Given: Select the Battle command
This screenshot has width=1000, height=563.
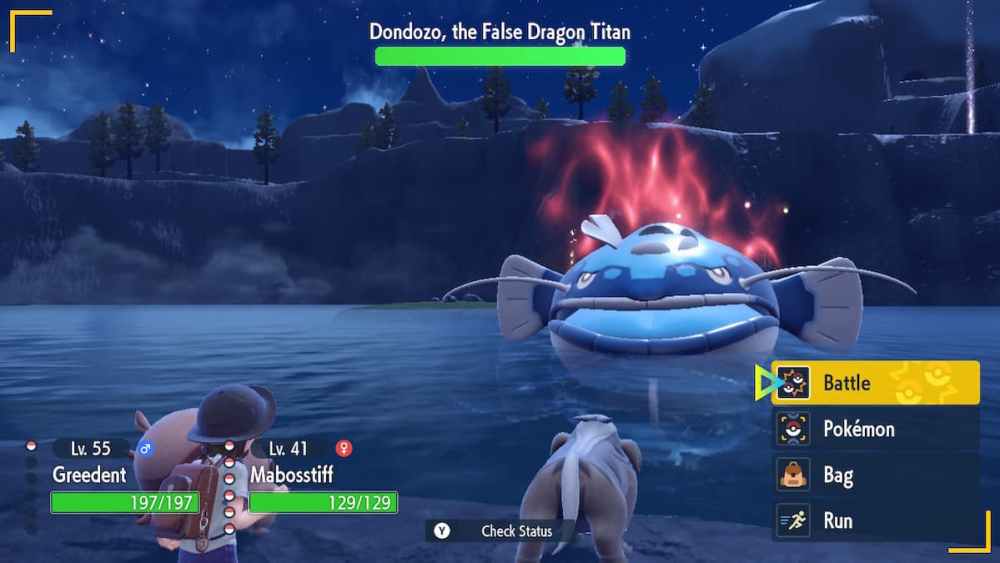Looking at the screenshot, I should [875, 383].
